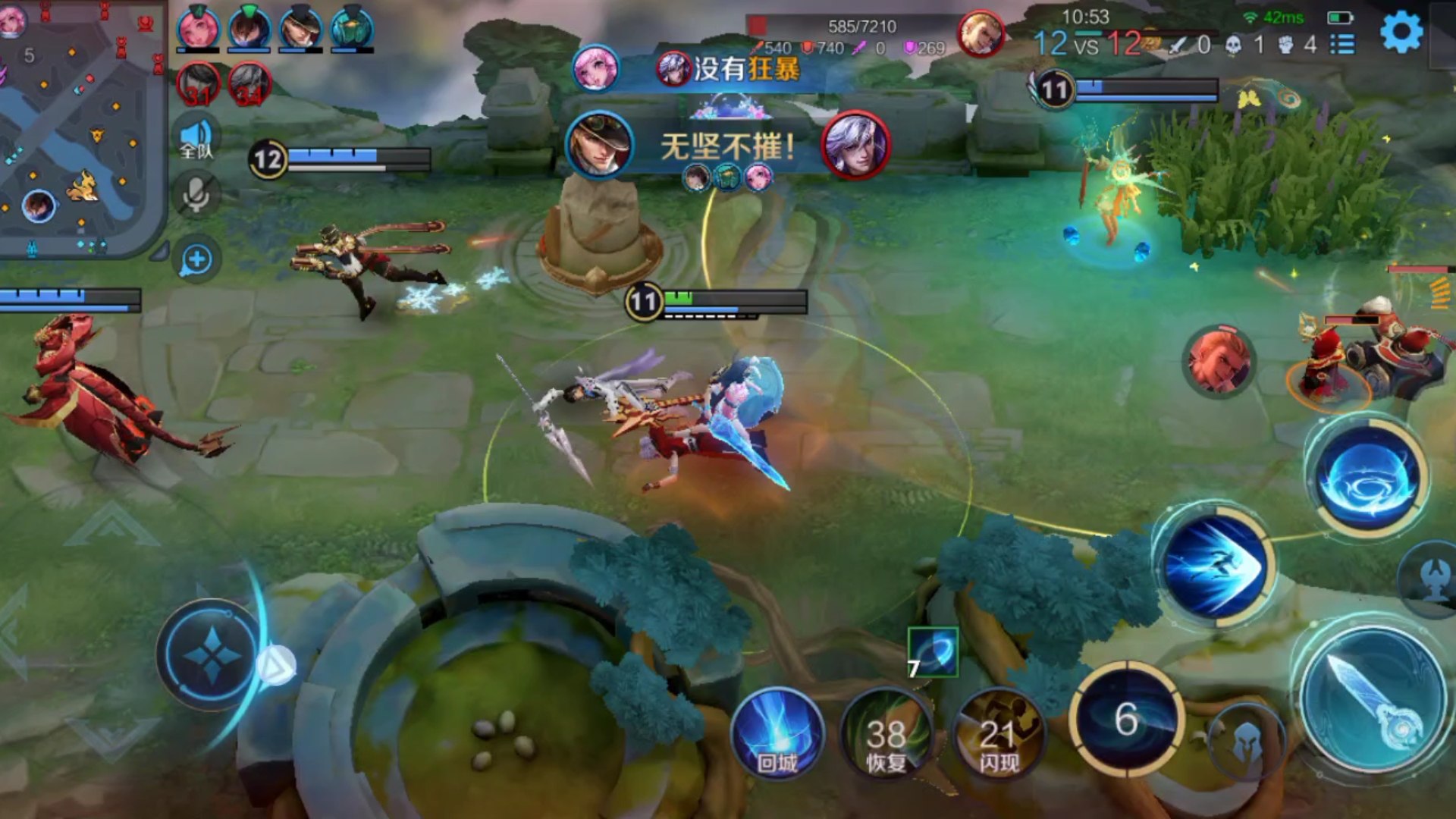Activate the skill on 6-second cooldown
1456x819 pixels.
(1126, 719)
